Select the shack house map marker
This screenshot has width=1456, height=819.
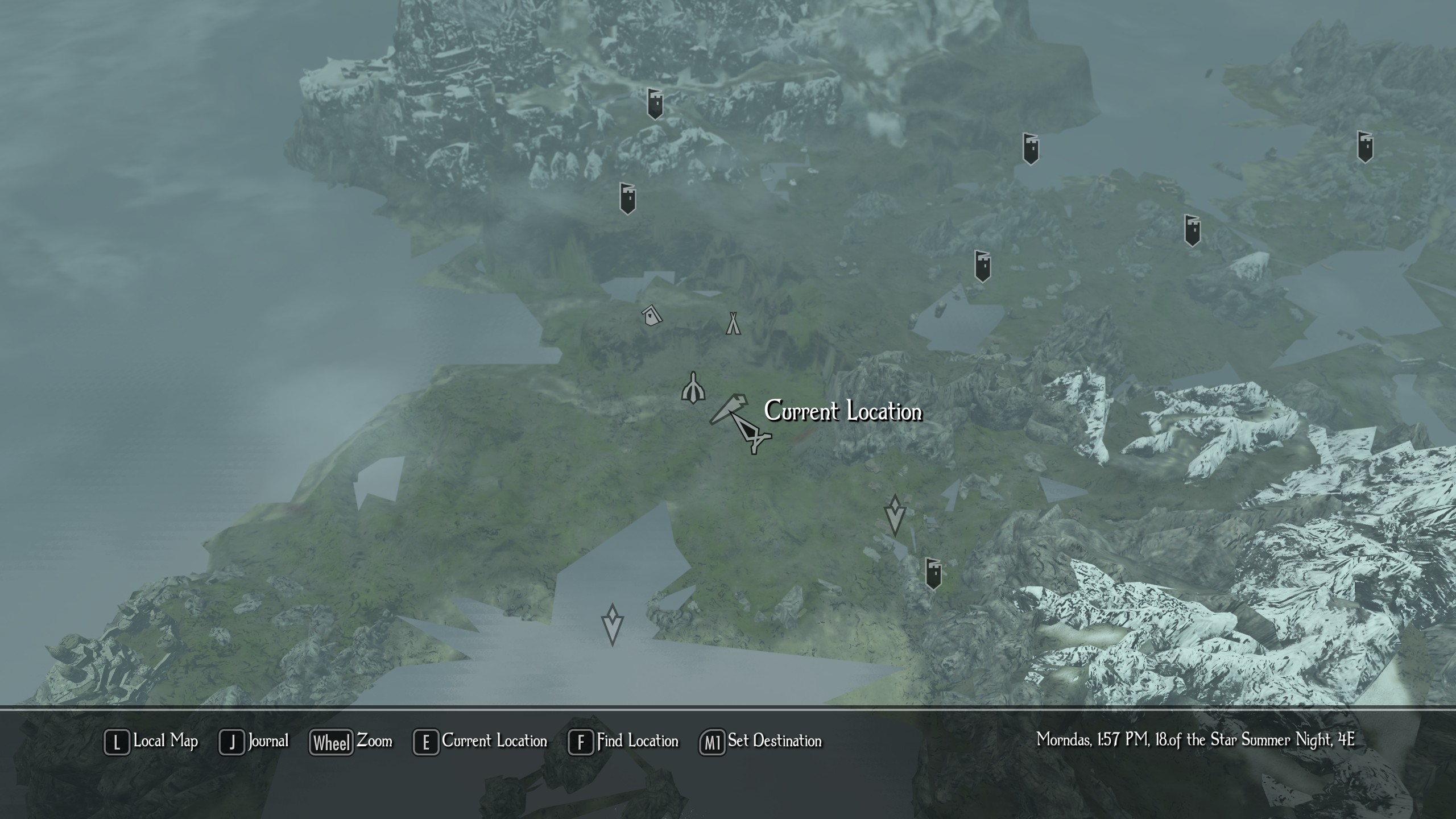(x=652, y=315)
